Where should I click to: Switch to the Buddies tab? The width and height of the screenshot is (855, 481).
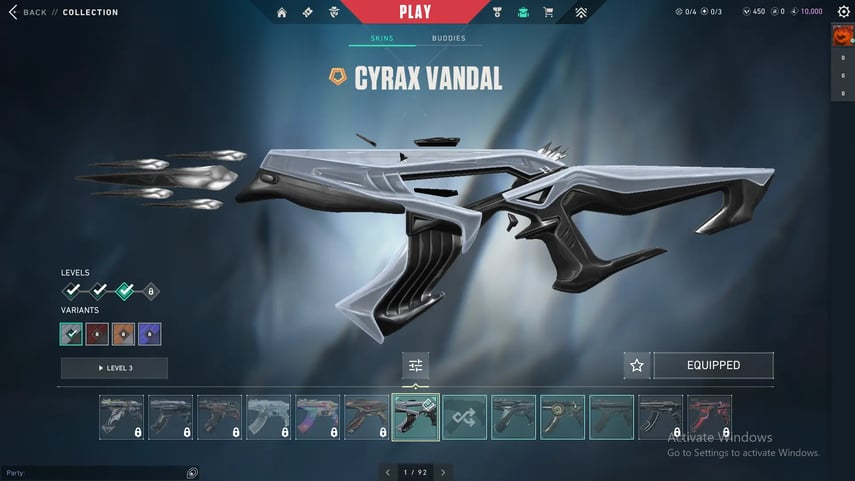point(448,39)
